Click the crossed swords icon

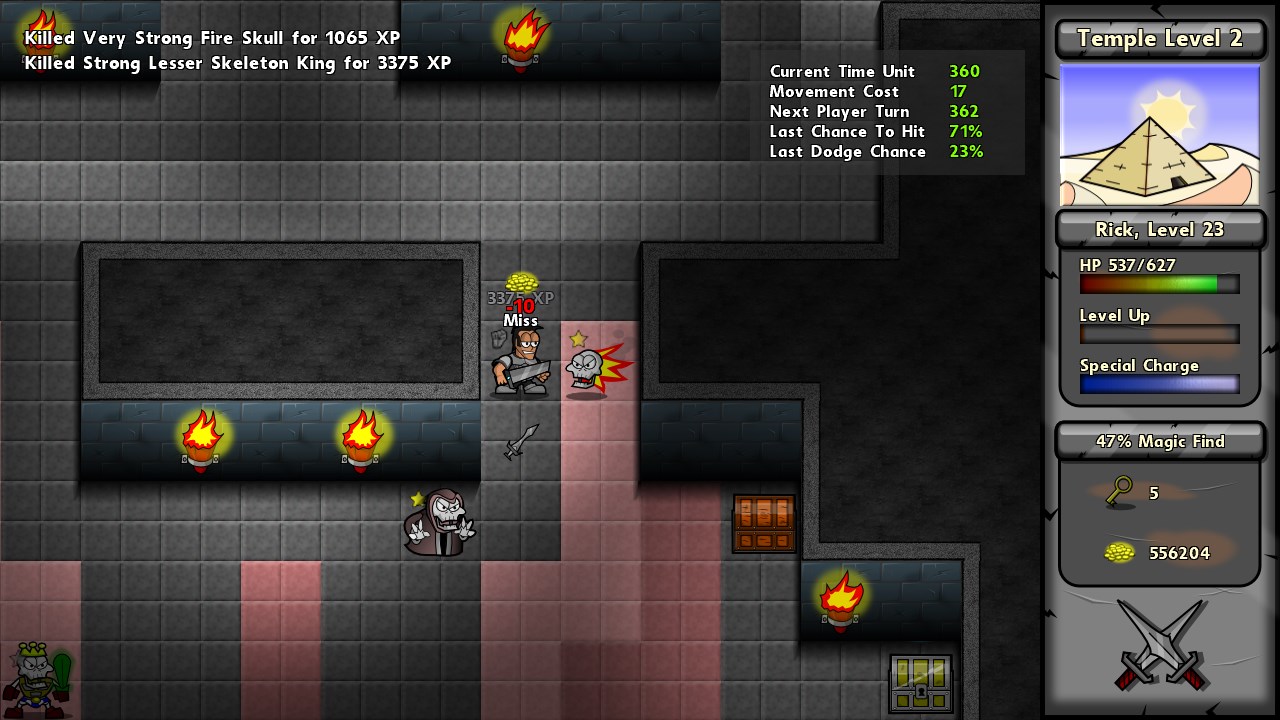click(1159, 645)
